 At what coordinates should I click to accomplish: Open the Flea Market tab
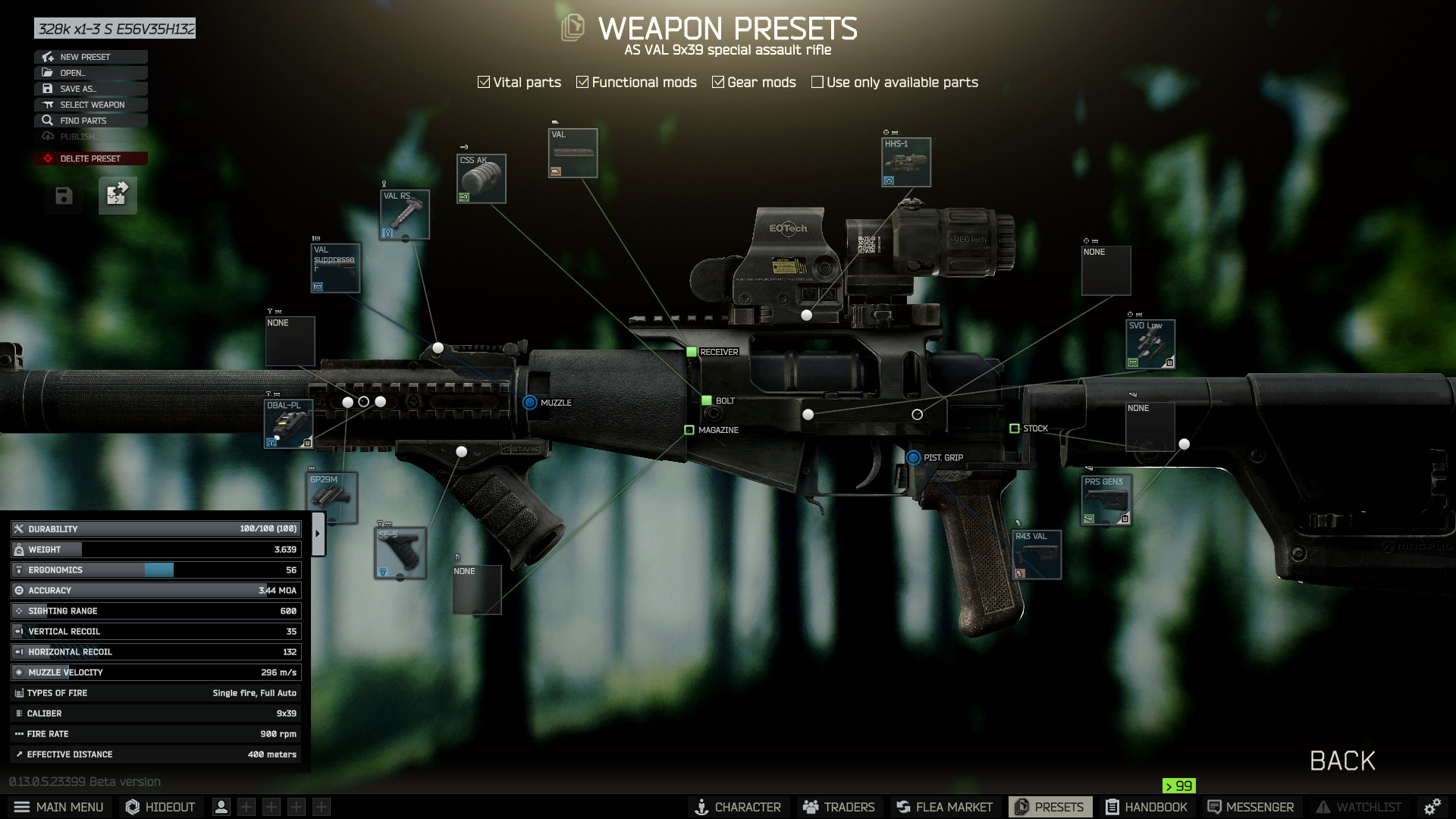tap(944, 807)
